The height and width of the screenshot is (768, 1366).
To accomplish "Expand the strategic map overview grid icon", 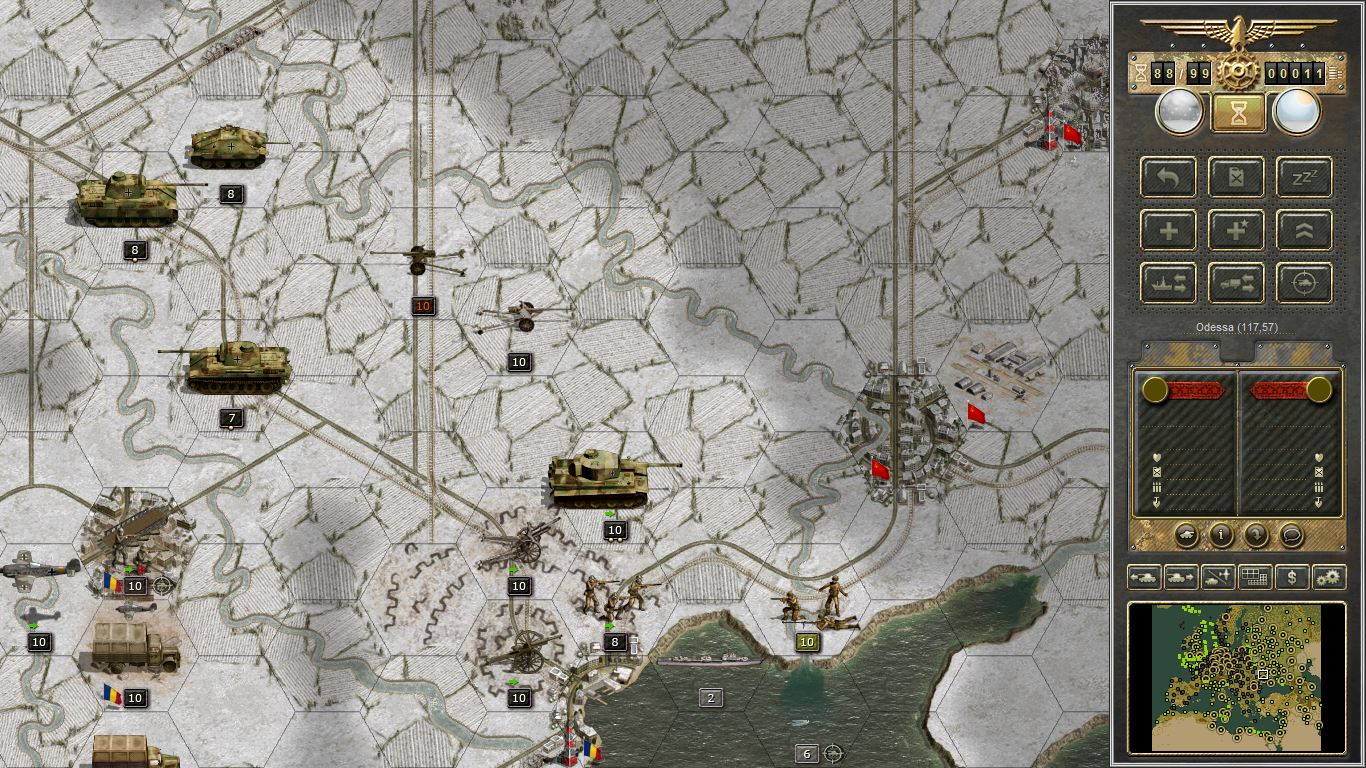I will pos(1253,577).
